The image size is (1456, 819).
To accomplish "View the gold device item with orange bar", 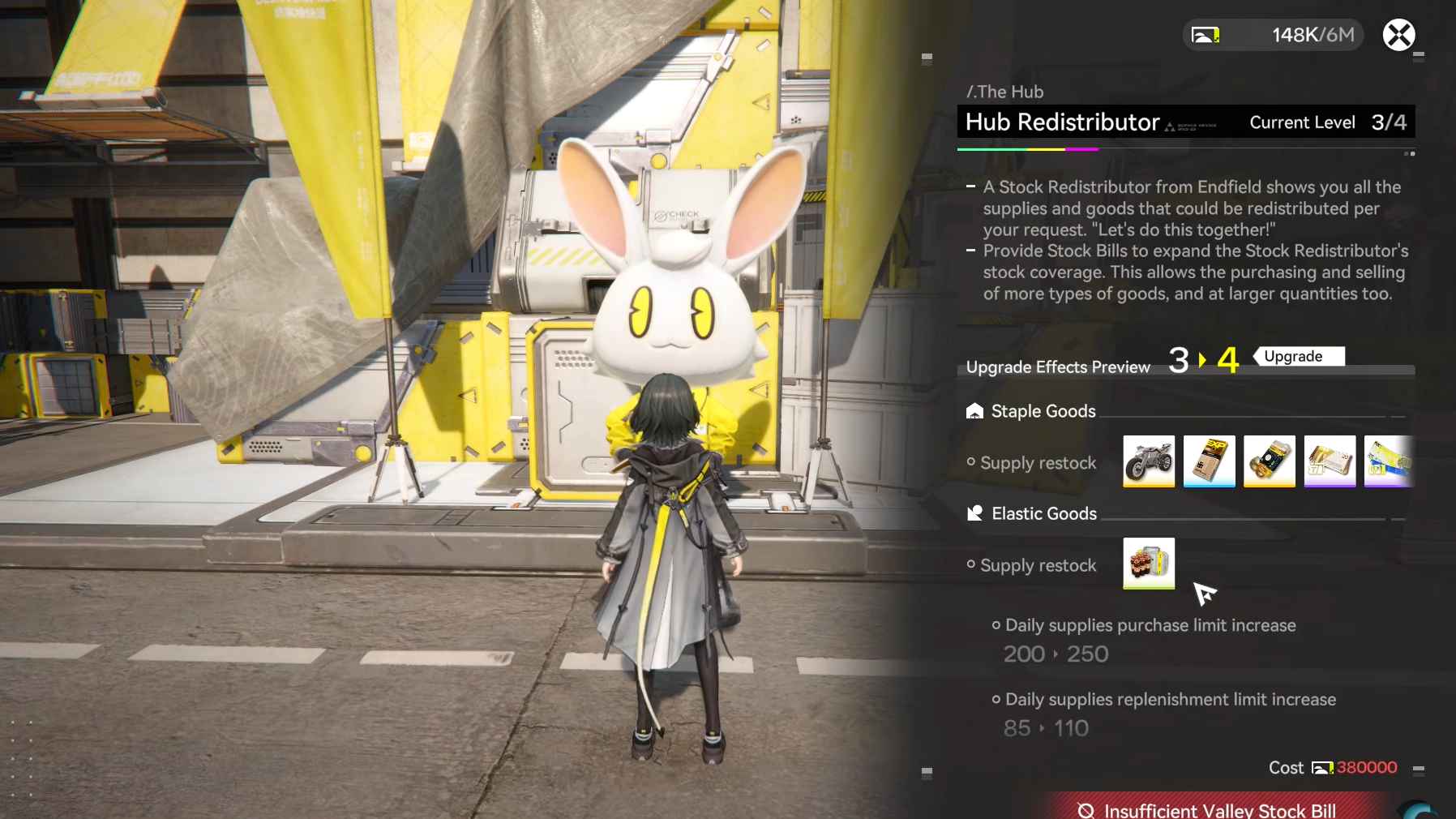I will (x=1269, y=461).
